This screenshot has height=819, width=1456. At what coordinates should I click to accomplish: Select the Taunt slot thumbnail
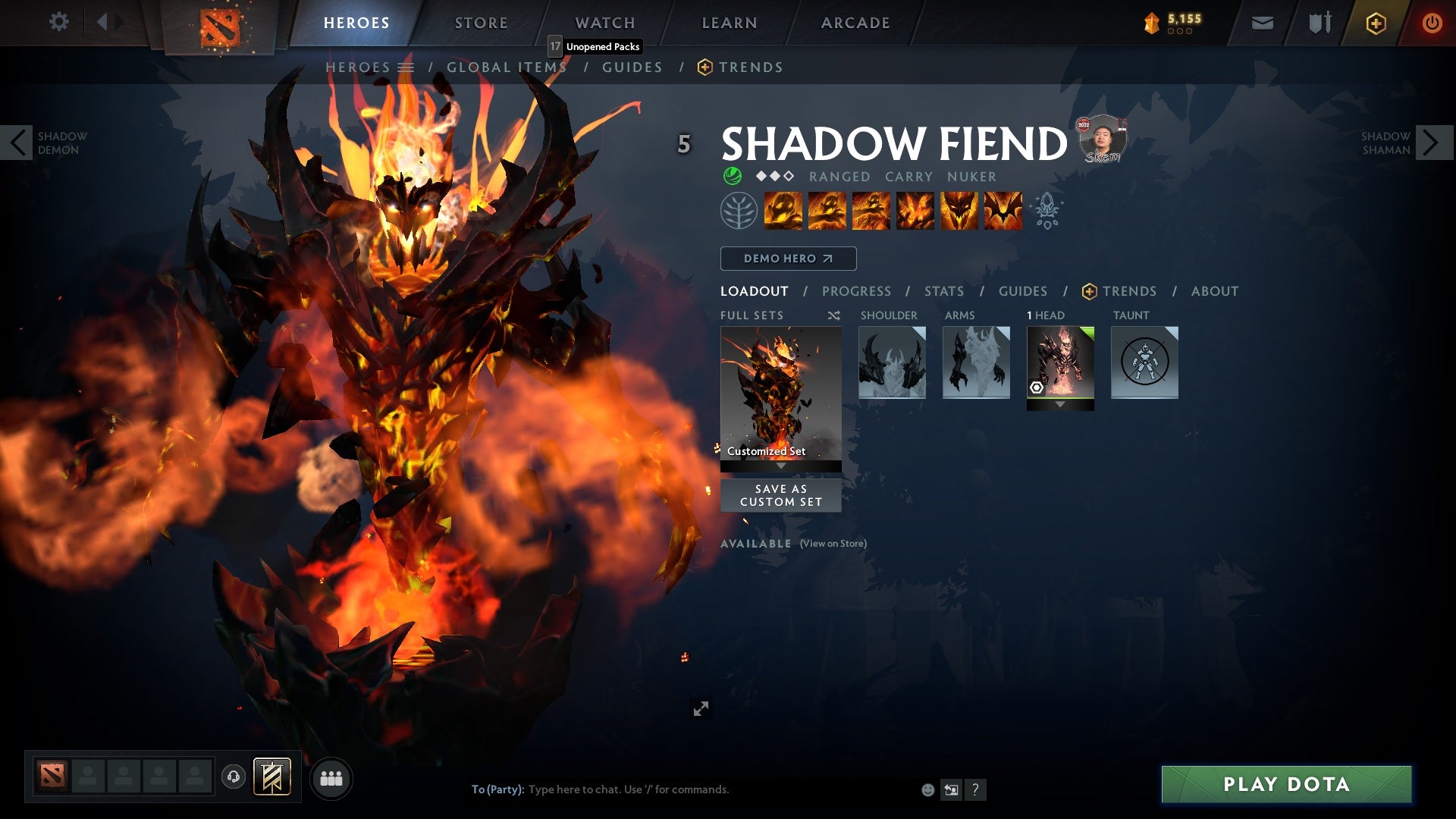point(1144,363)
